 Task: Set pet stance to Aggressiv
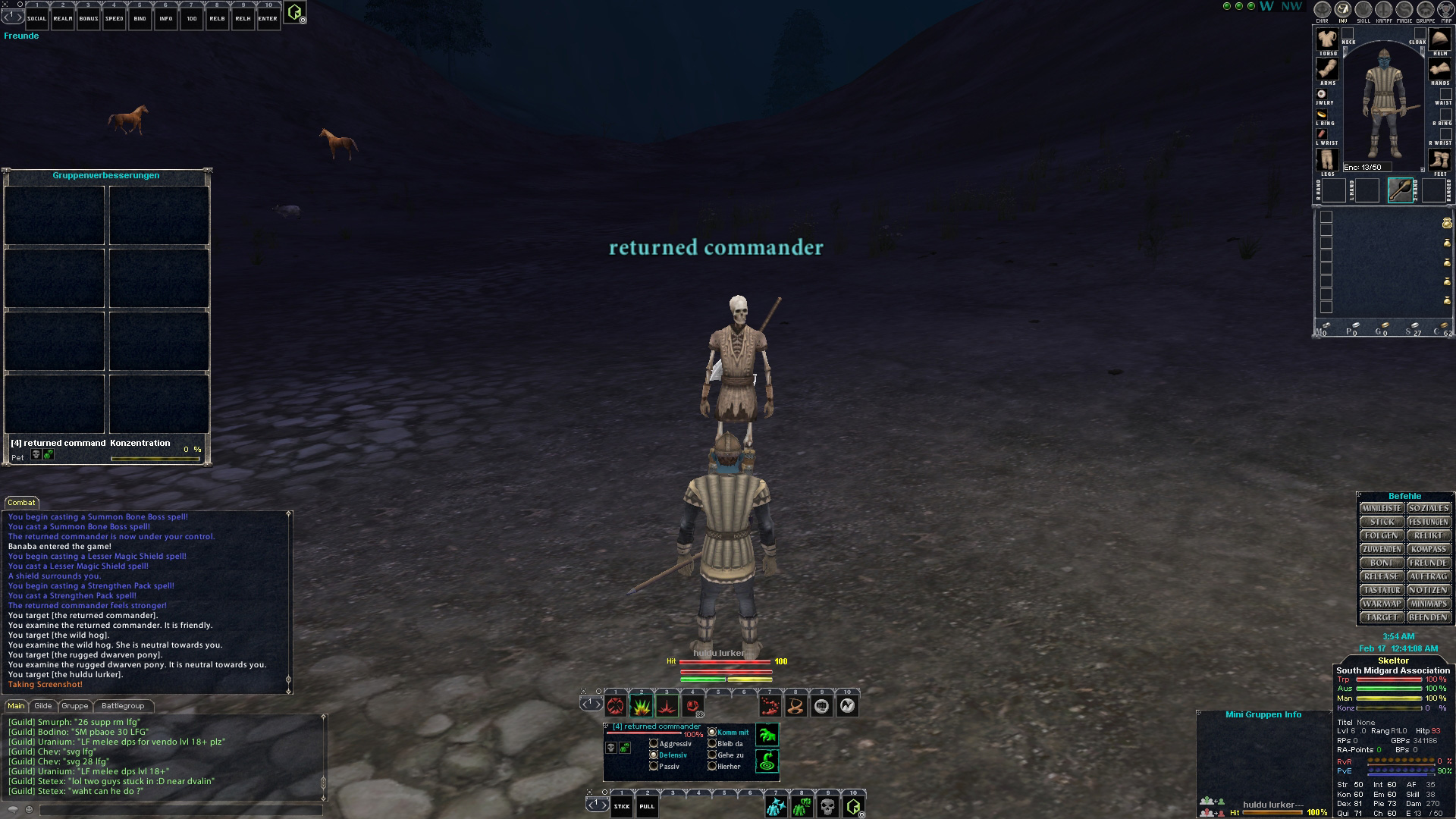(x=654, y=744)
